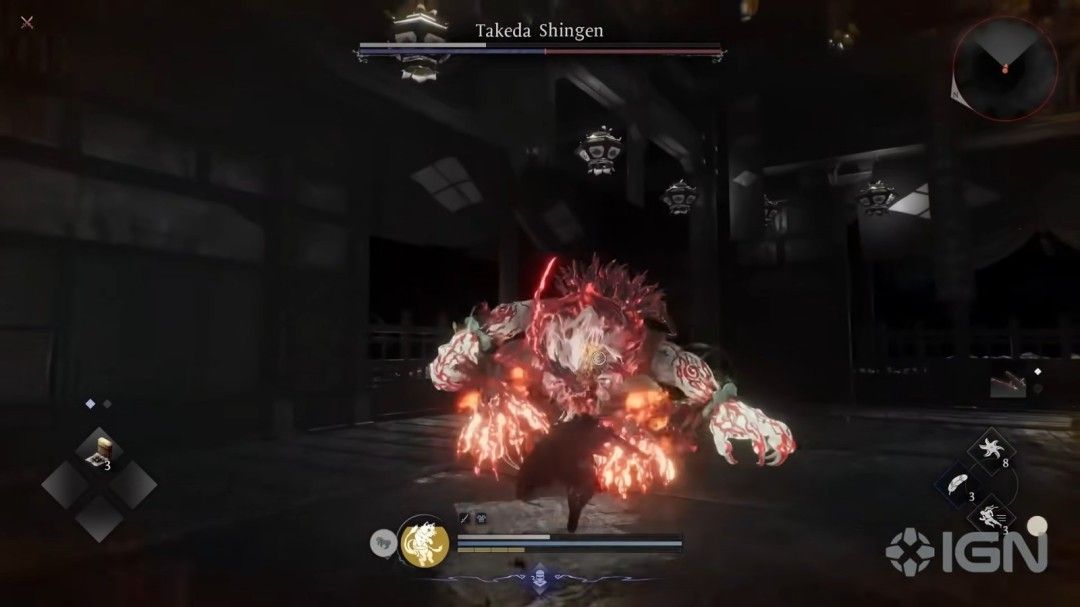Select the shuriken ninjutsu slot

click(989, 449)
